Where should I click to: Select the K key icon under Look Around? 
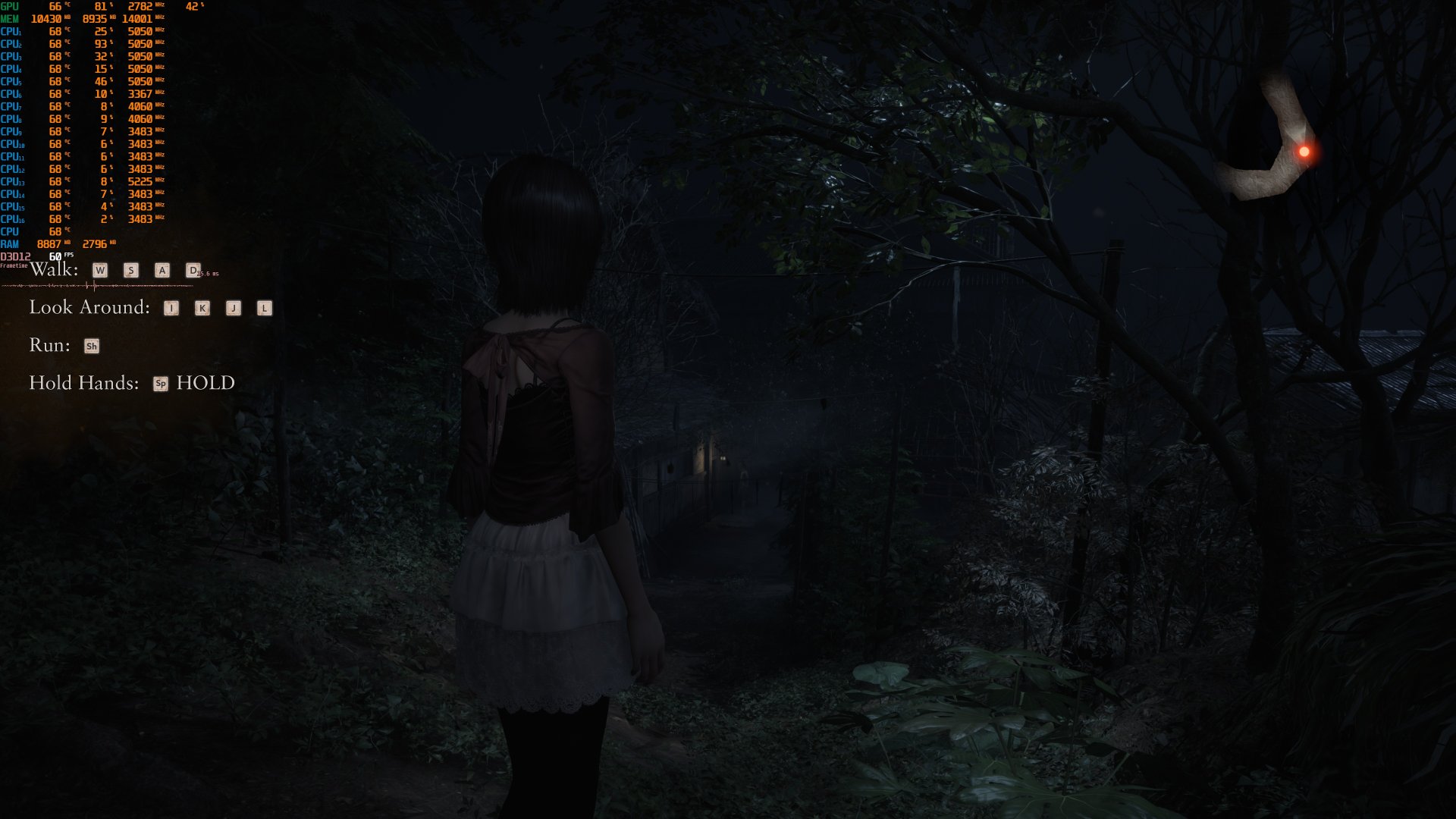tap(201, 308)
